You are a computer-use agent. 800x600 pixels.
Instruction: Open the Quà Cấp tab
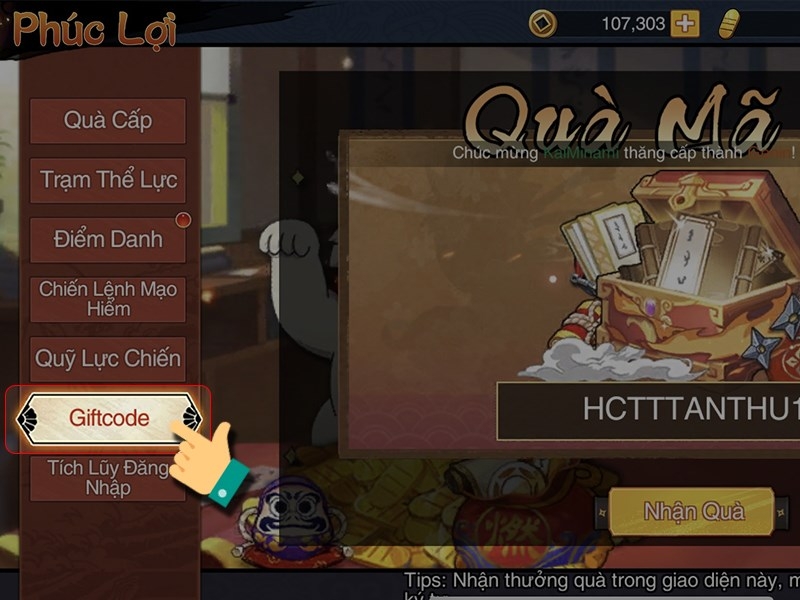point(108,121)
